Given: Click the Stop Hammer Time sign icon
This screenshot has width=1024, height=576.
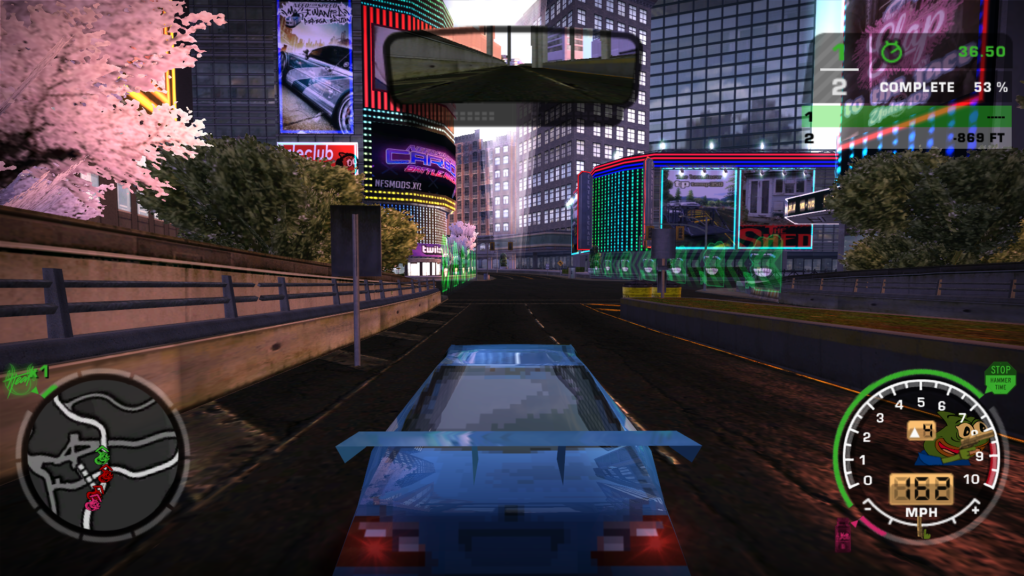Looking at the screenshot, I should [x=998, y=377].
